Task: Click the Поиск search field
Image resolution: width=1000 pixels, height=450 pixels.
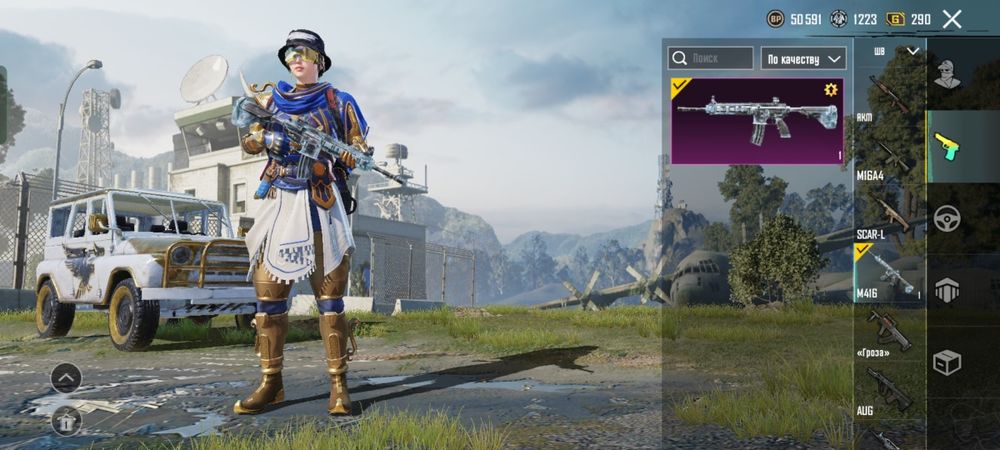Action: click(x=711, y=59)
